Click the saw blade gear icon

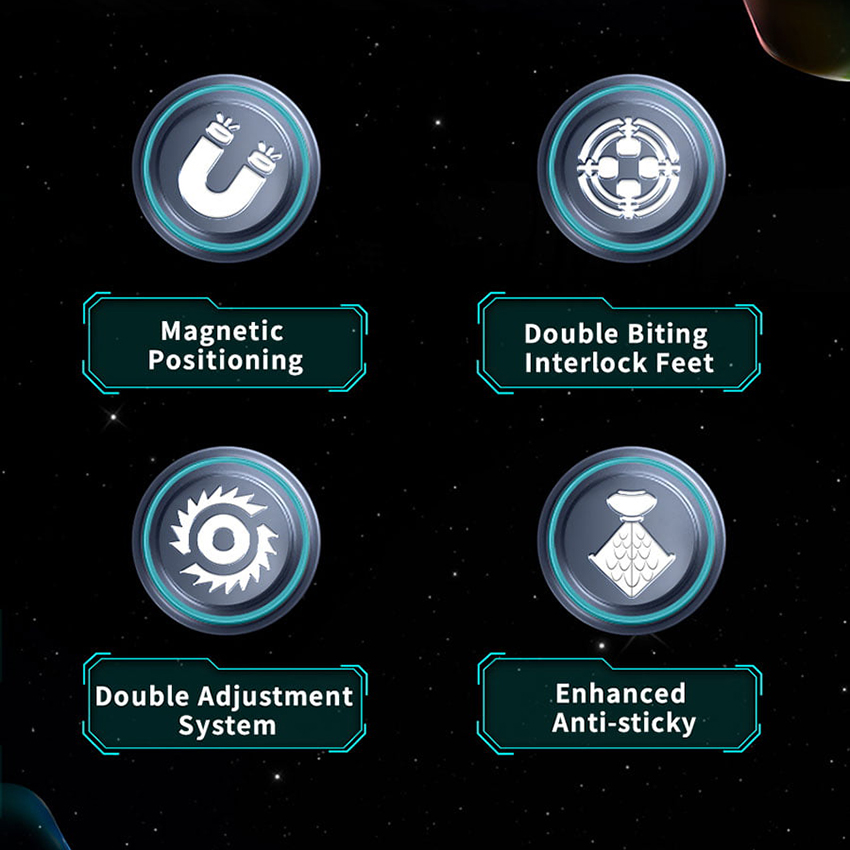tap(225, 540)
